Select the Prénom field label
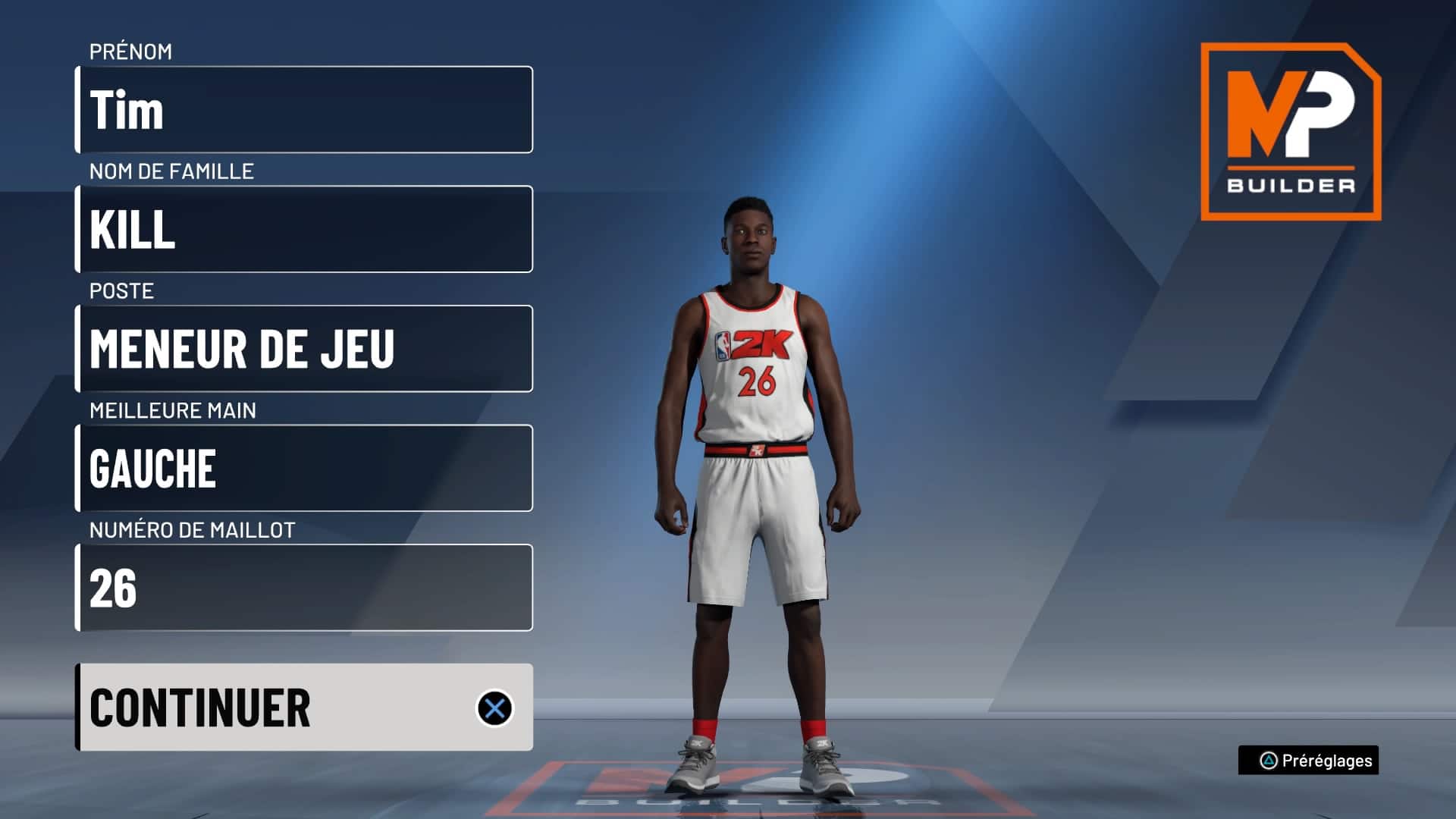The image size is (1456, 819). point(130,53)
